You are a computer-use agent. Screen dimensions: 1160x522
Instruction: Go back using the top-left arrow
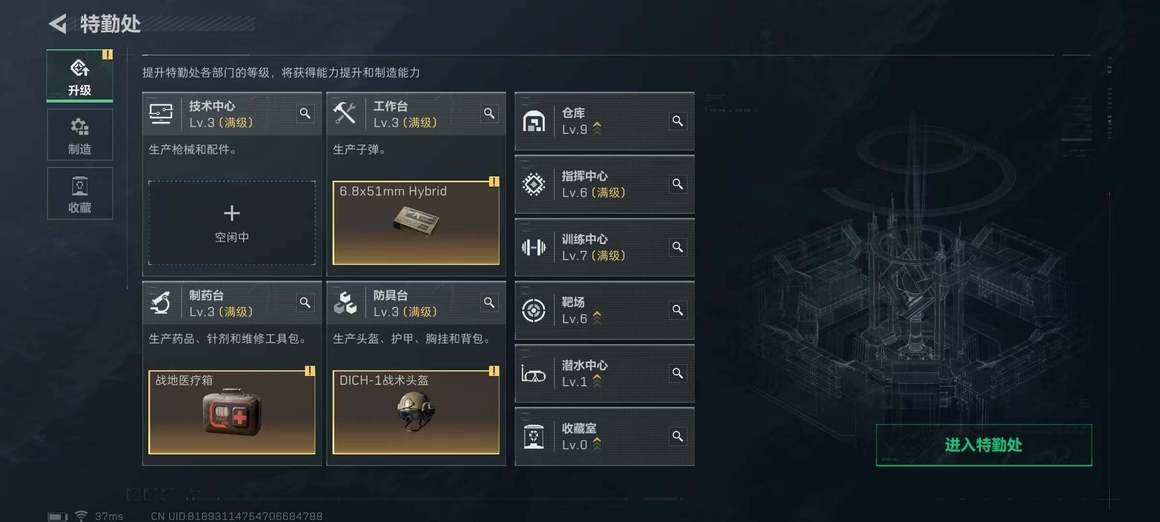pyautogui.click(x=58, y=23)
